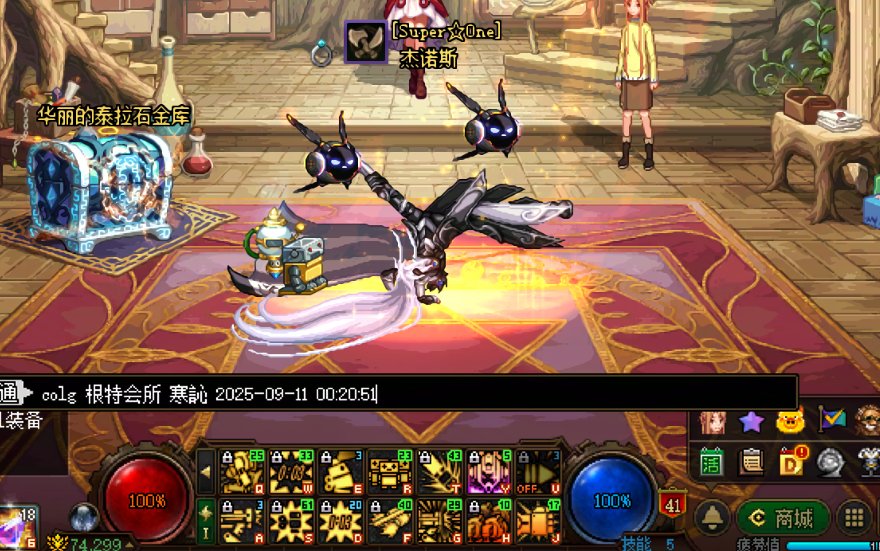880x551 pixels.
Task: Click the yellow pig icon
Action: [791, 422]
